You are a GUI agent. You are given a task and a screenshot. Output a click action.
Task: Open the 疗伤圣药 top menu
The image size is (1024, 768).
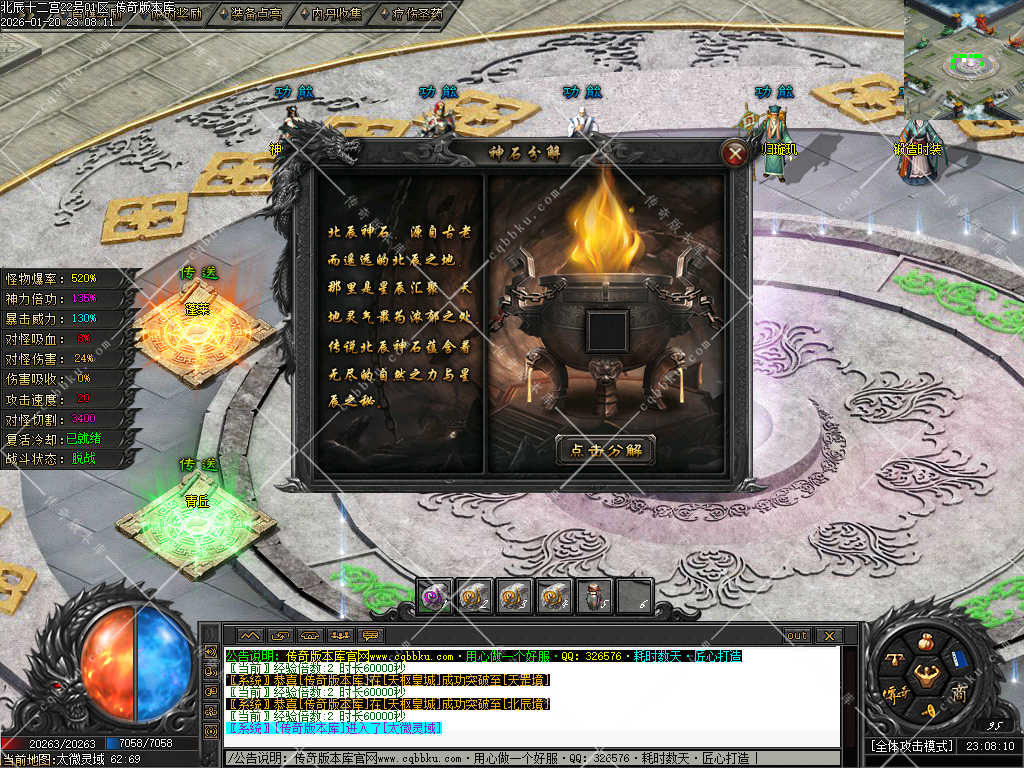pos(410,14)
